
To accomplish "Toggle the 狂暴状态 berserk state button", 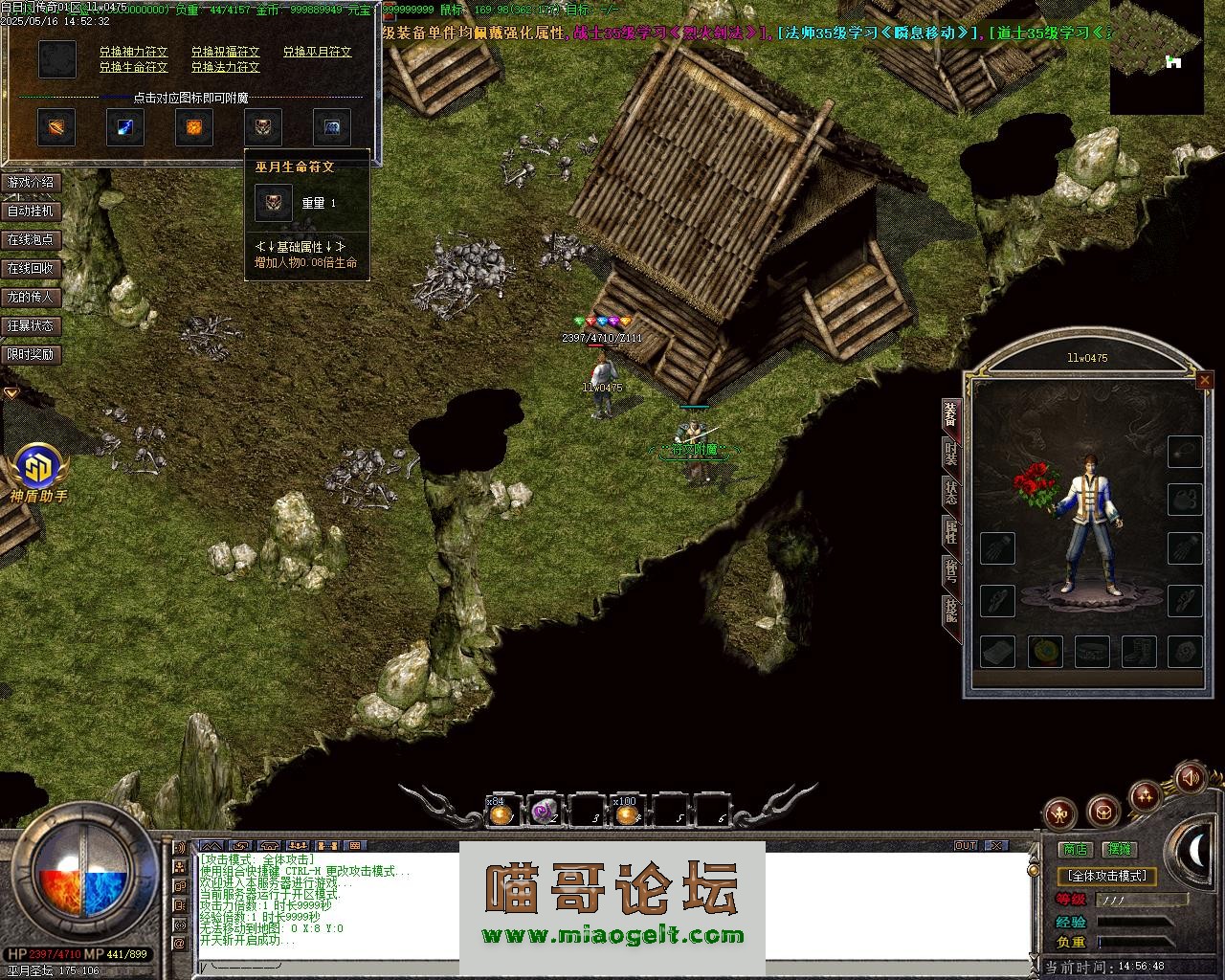I will [32, 325].
